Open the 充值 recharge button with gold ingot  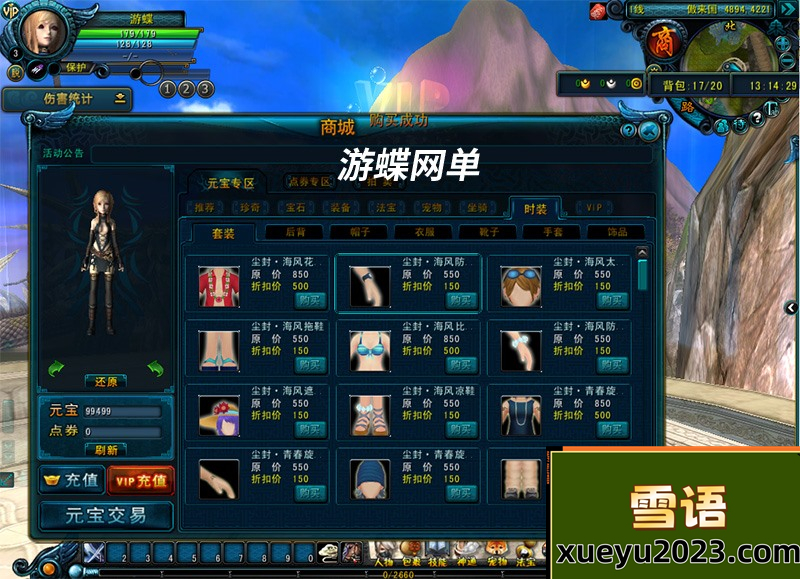pyautogui.click(x=70, y=481)
